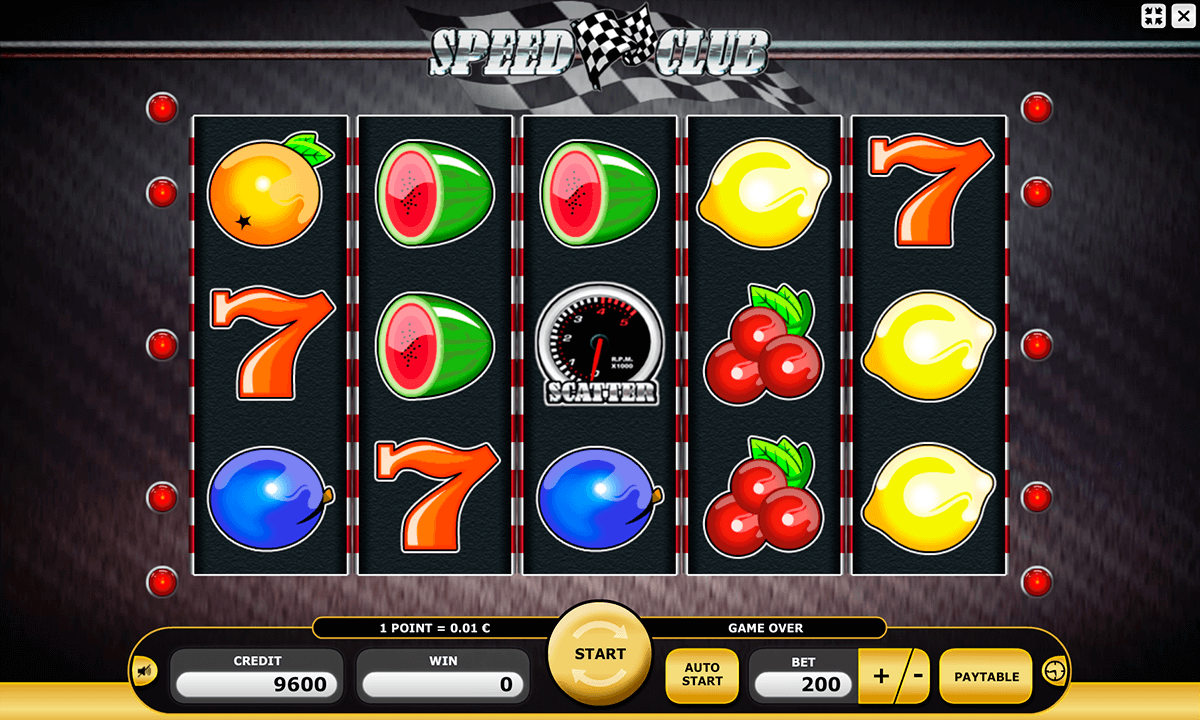Increase the bet with the plus button

click(x=880, y=676)
